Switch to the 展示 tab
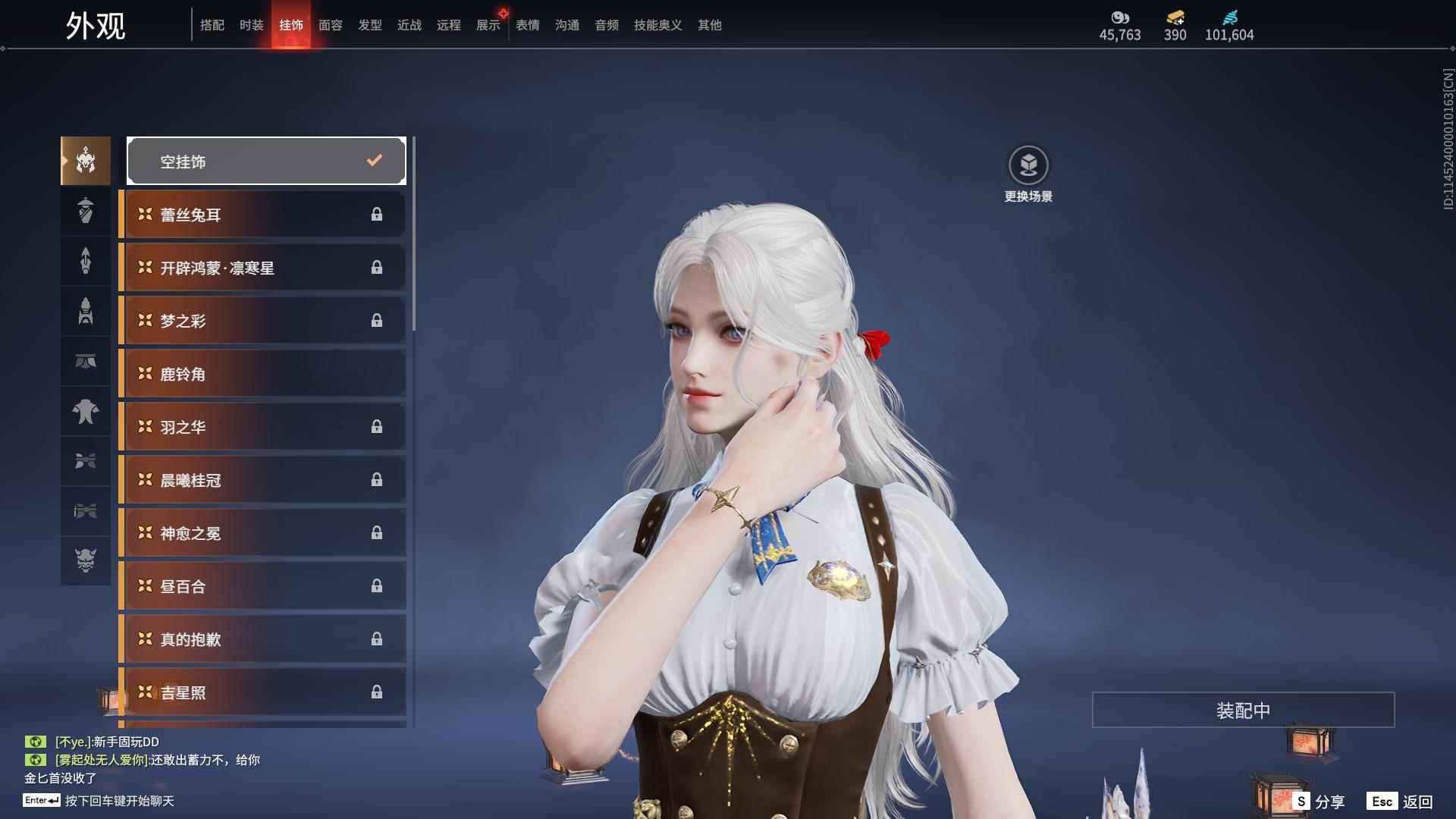 click(488, 25)
